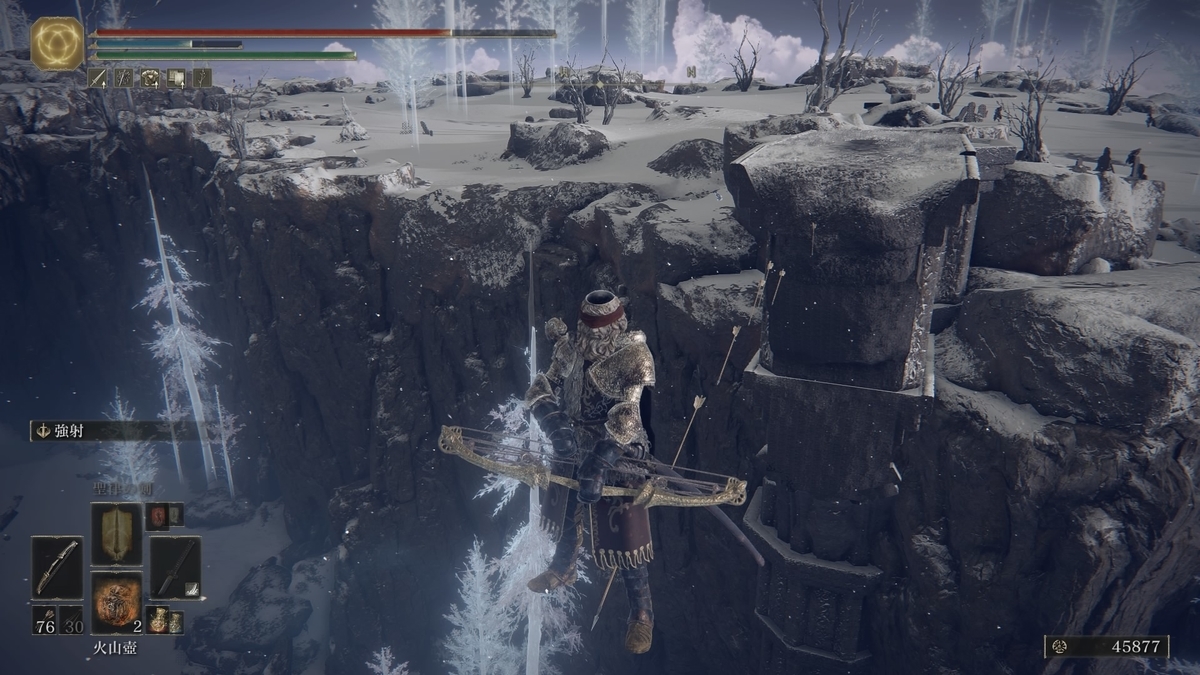Click the small red shield swap icon

[x=157, y=516]
